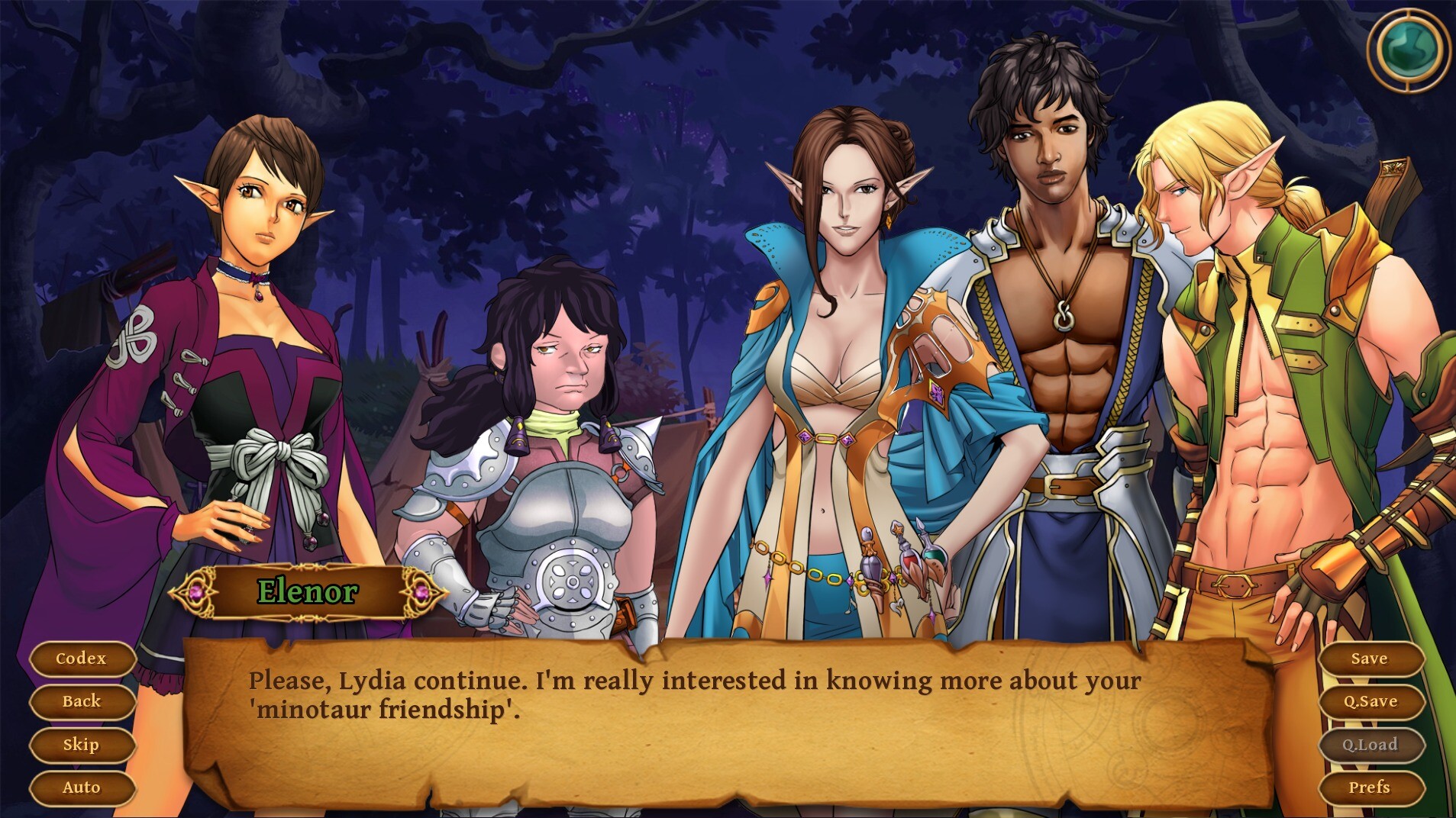Load the quicksave using Q.Load
Image resolution: width=1456 pixels, height=818 pixels.
pos(1370,744)
